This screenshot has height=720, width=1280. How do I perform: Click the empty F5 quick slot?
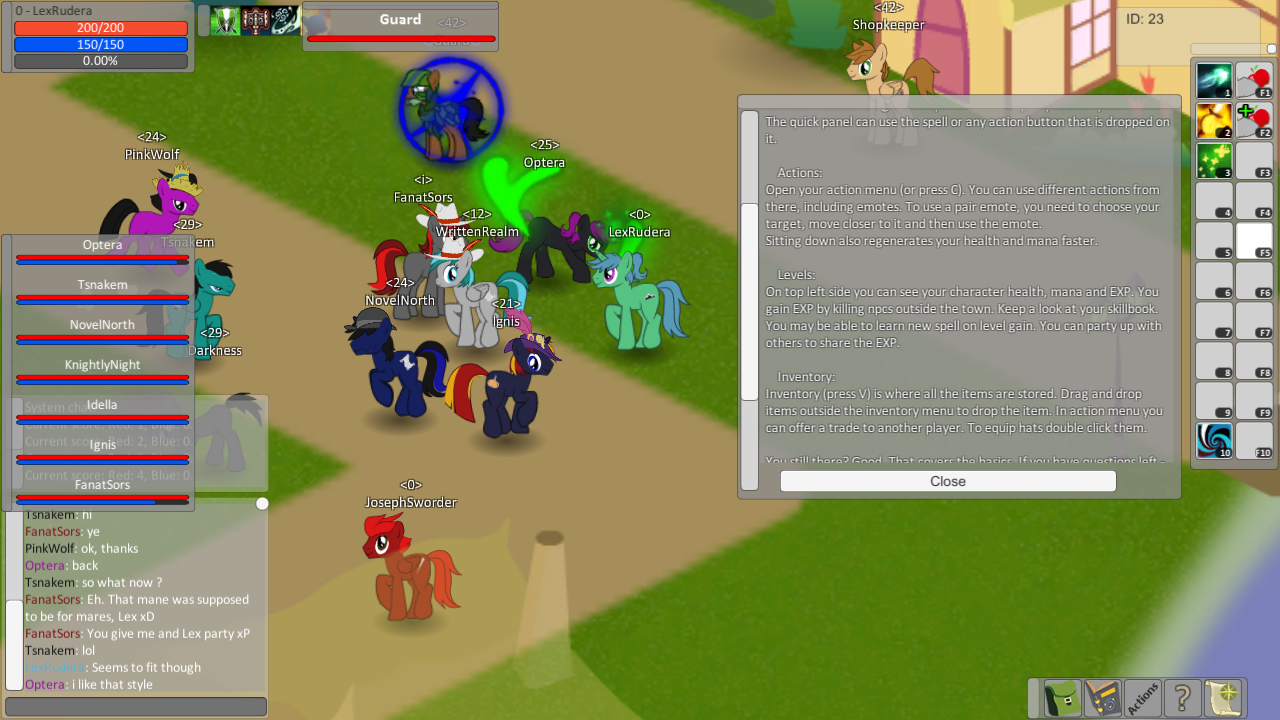click(x=1255, y=240)
